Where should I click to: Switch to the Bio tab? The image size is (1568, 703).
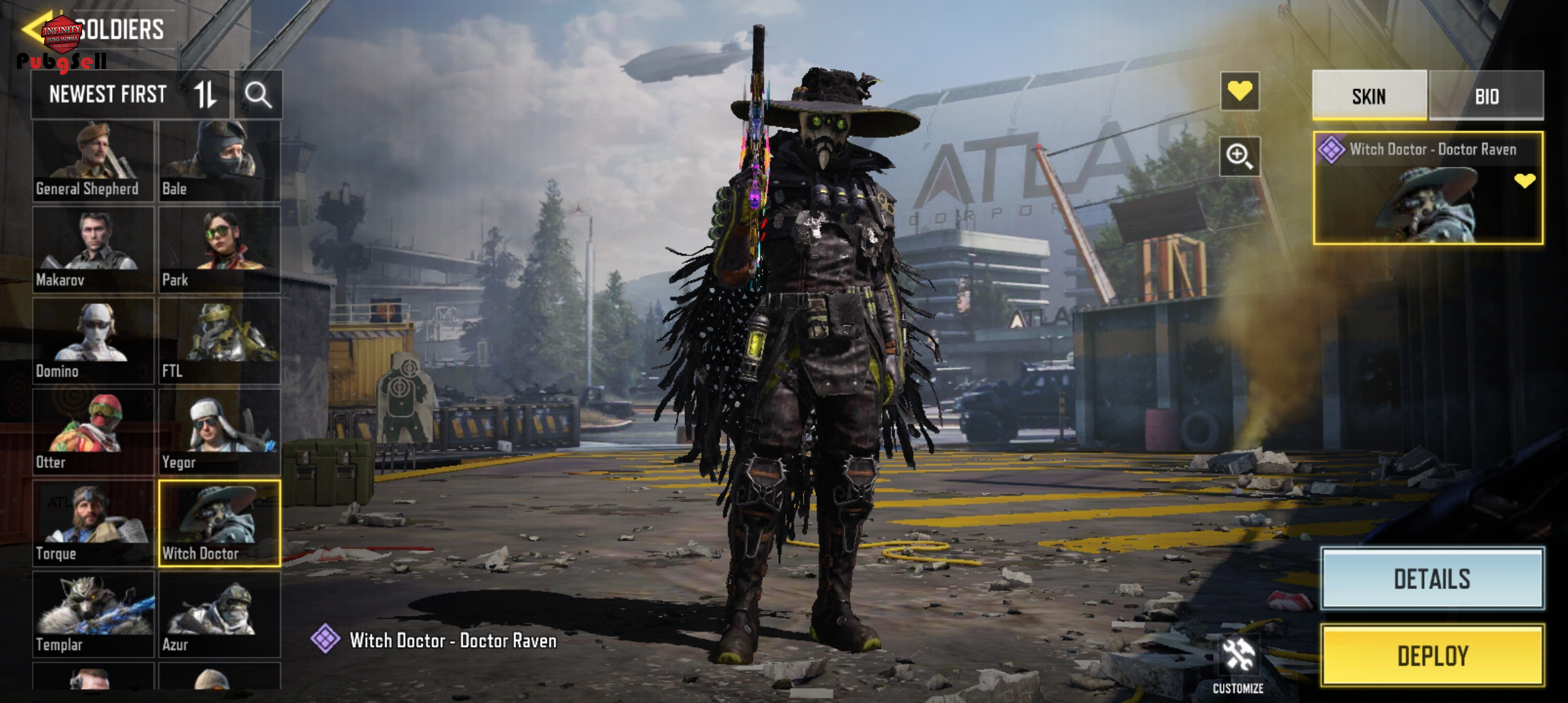pyautogui.click(x=1487, y=96)
